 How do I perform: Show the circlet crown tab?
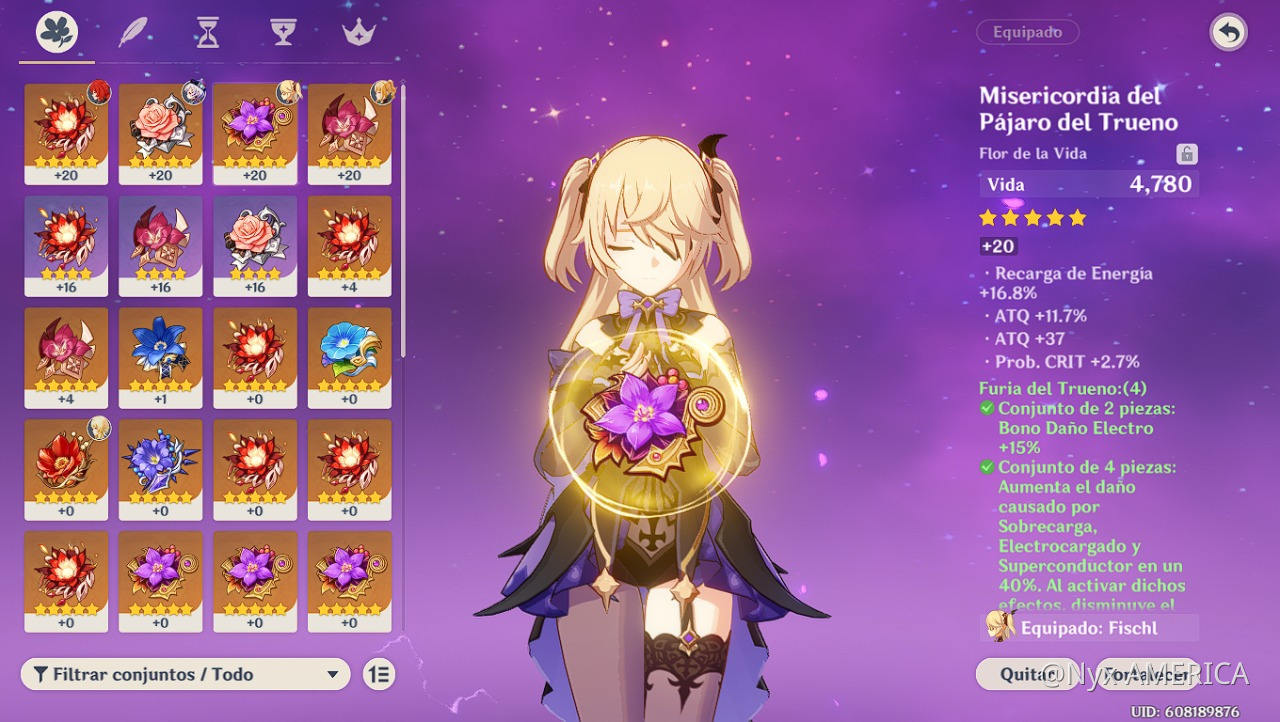[358, 33]
